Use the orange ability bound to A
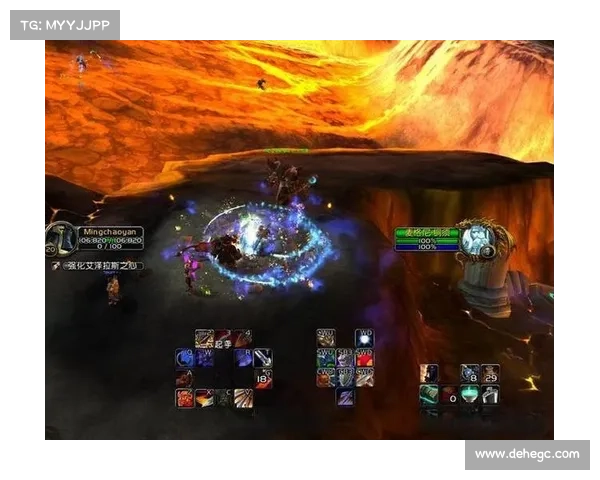 tap(184, 377)
